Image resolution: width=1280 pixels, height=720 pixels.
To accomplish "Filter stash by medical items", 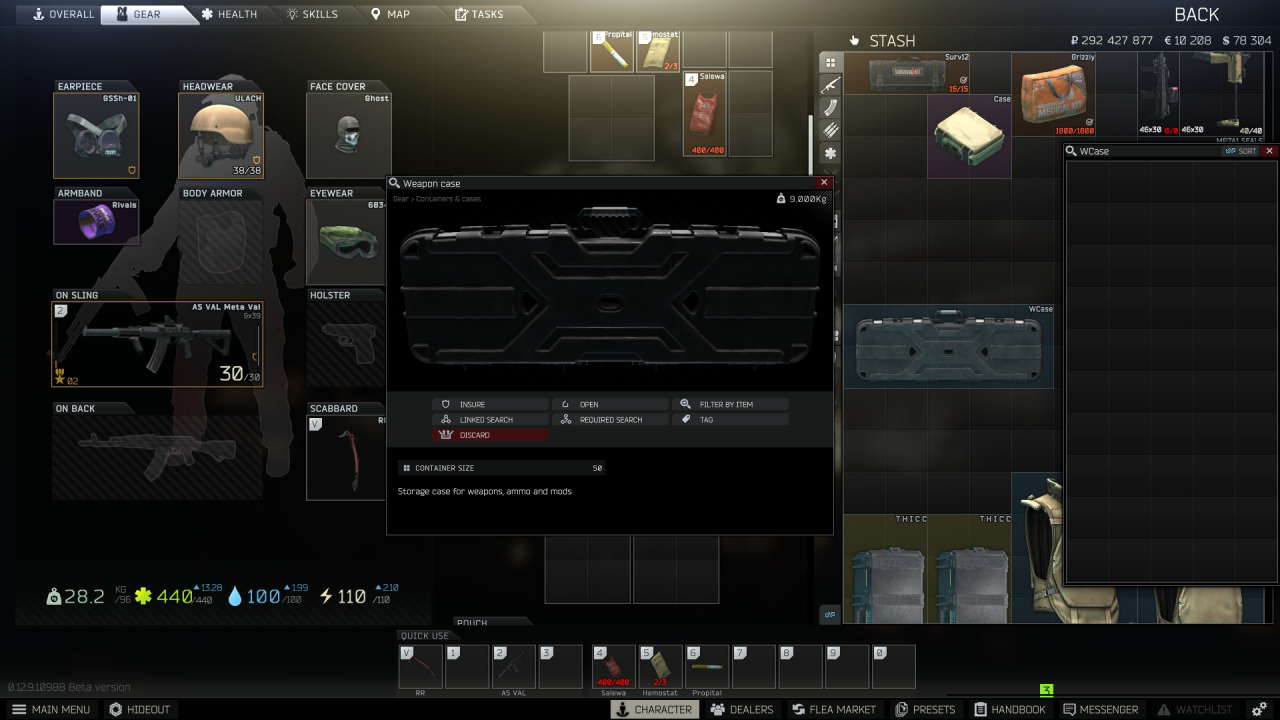I will (x=832, y=152).
